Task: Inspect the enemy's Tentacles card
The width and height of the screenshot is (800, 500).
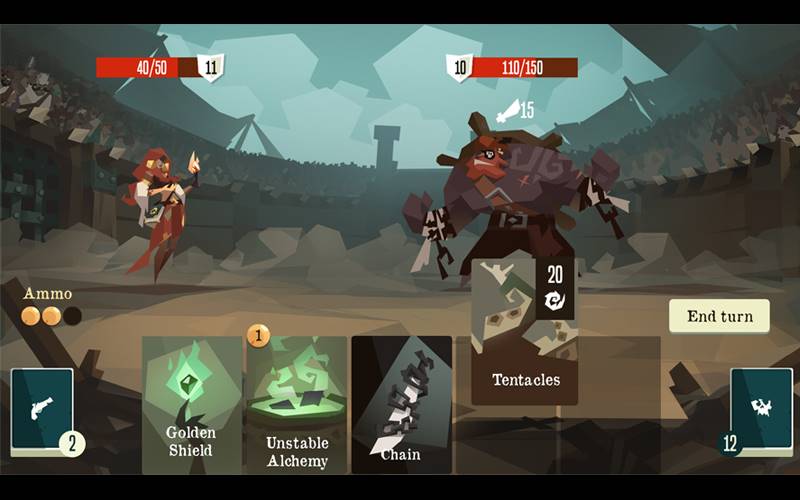Action: pyautogui.click(x=524, y=333)
